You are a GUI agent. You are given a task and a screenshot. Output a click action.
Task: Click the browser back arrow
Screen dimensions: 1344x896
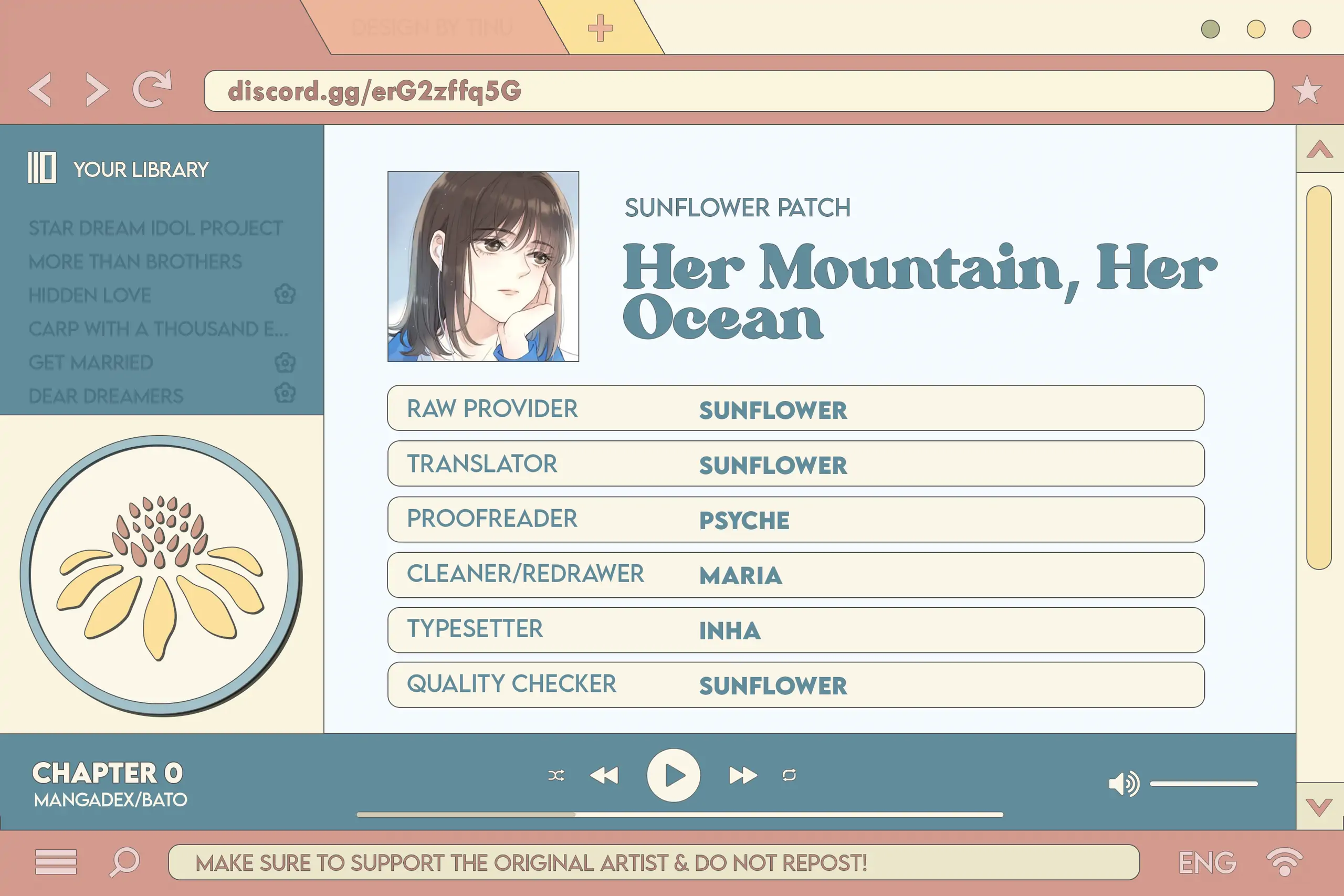pyautogui.click(x=40, y=90)
